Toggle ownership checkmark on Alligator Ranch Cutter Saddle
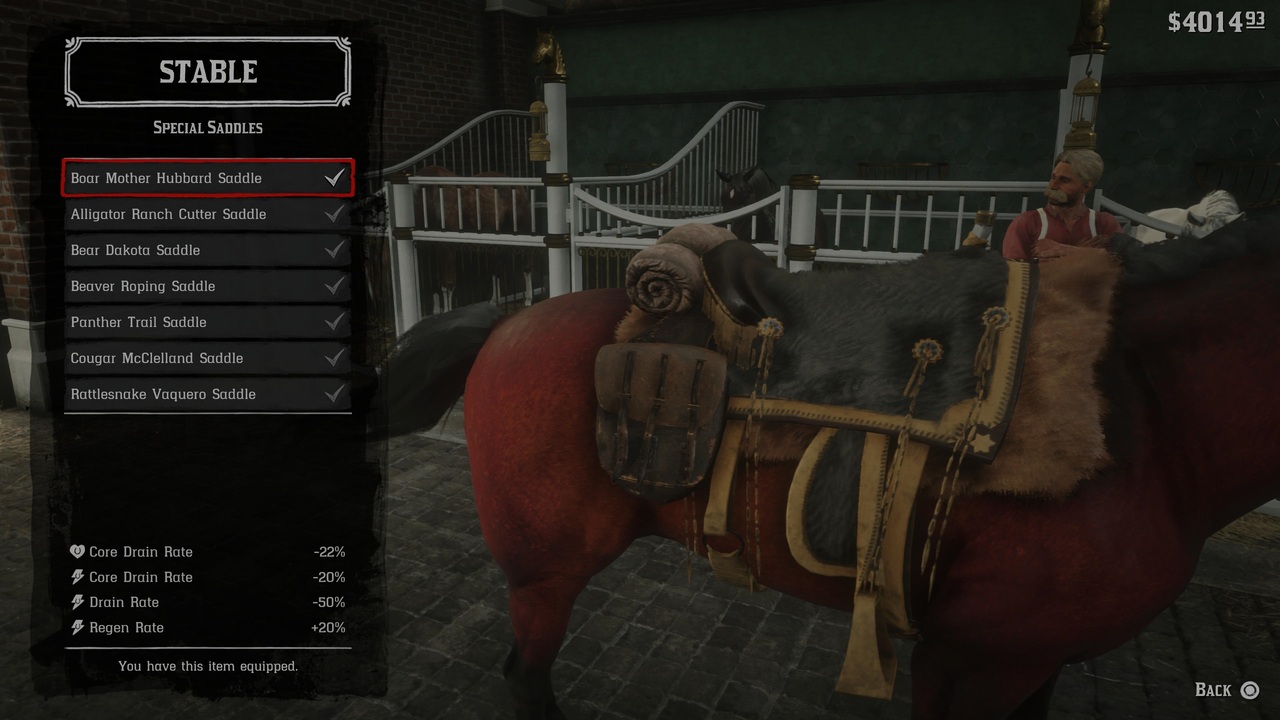 333,213
